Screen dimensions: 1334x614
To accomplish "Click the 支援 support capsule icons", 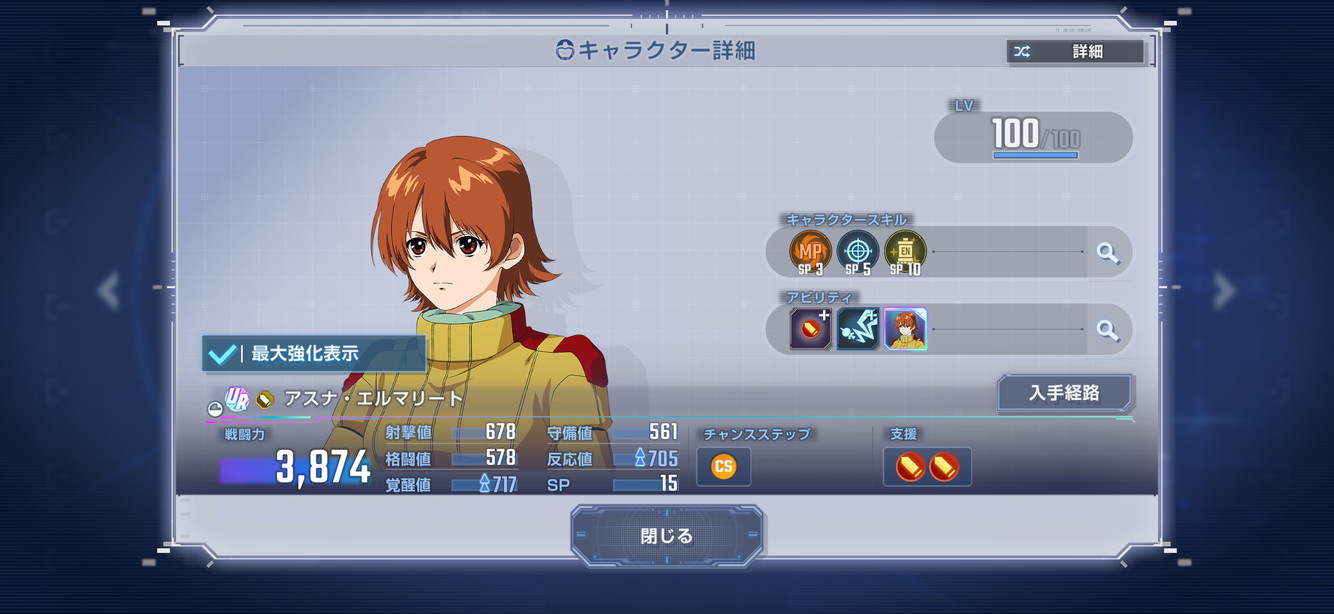I will pyautogui.click(x=927, y=467).
